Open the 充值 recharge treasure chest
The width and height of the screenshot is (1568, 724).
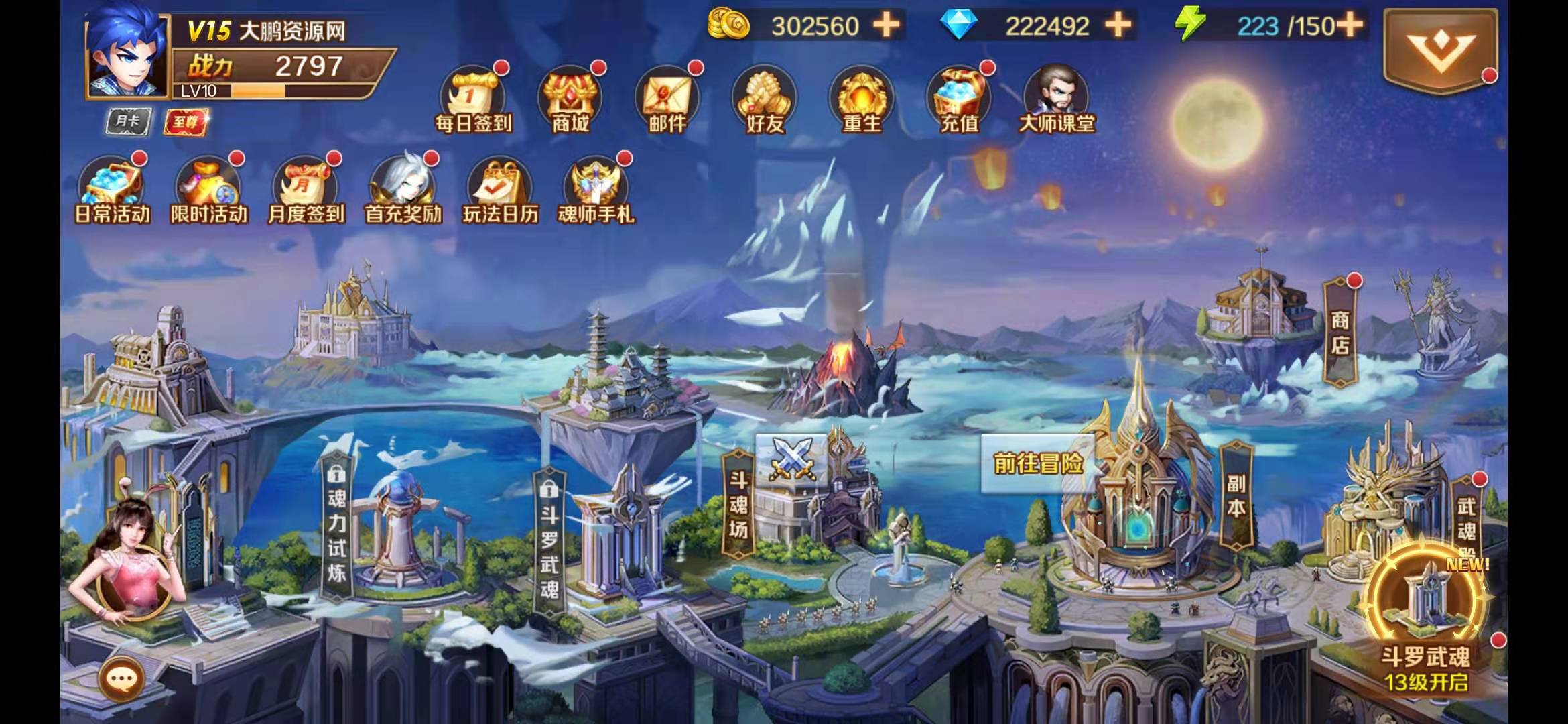pyautogui.click(x=959, y=101)
